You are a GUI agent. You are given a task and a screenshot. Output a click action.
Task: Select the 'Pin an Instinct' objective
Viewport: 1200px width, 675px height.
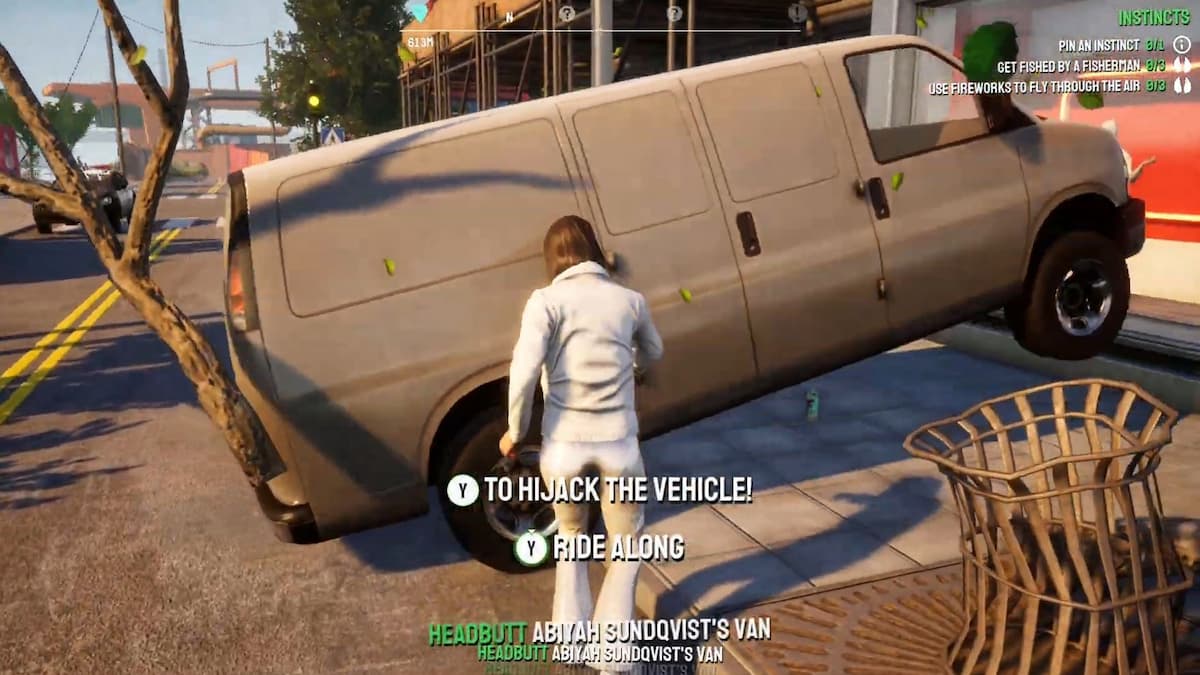[x=1100, y=45]
